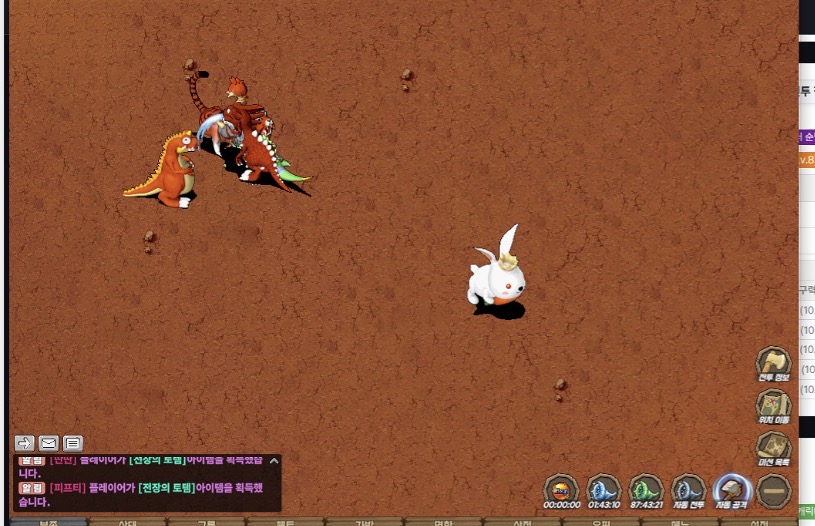Viewport: 815px width, 526px height.
Task: Click the chat message area
Action: [140, 482]
